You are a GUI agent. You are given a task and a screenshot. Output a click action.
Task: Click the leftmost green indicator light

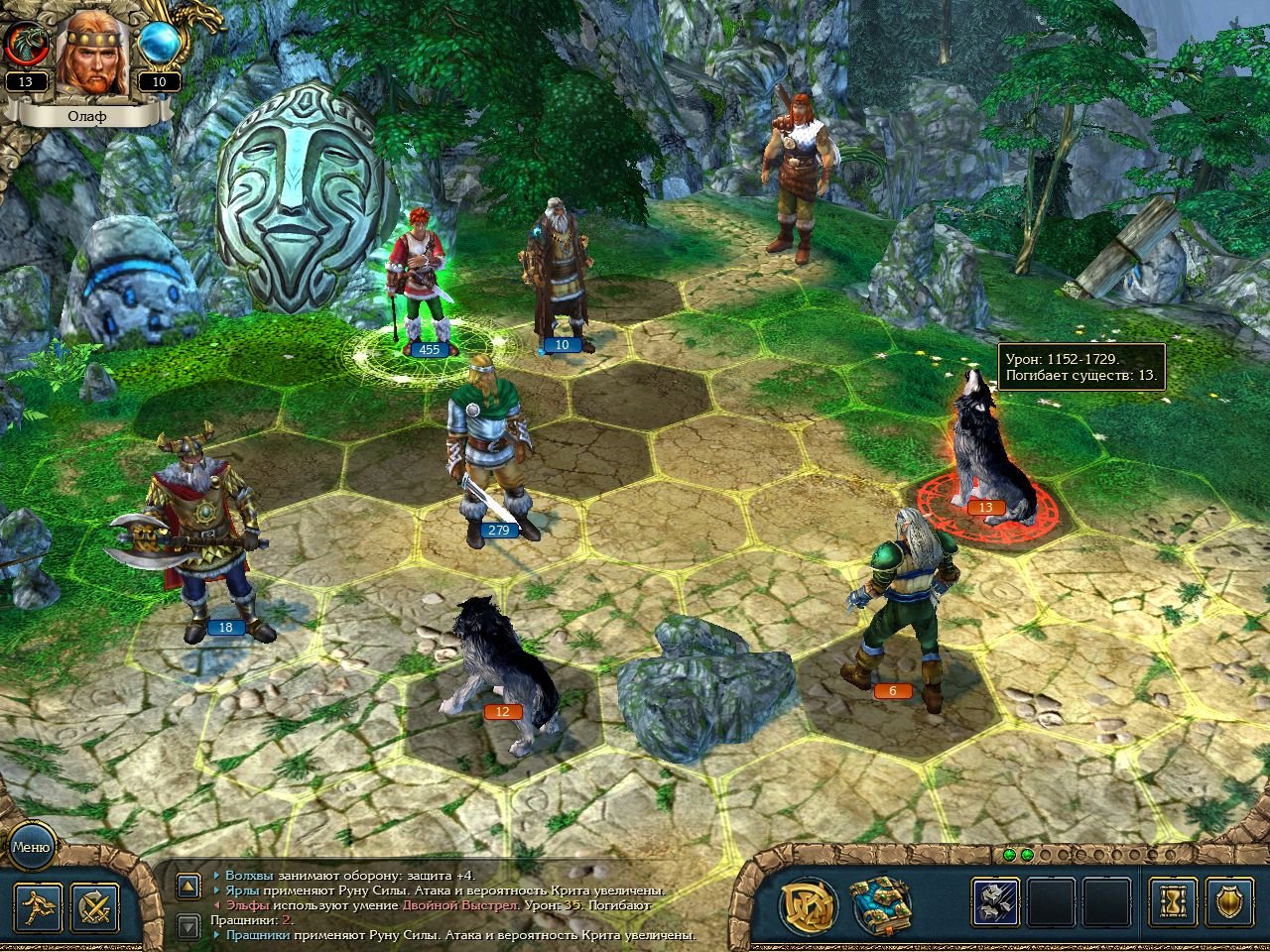point(1009,855)
